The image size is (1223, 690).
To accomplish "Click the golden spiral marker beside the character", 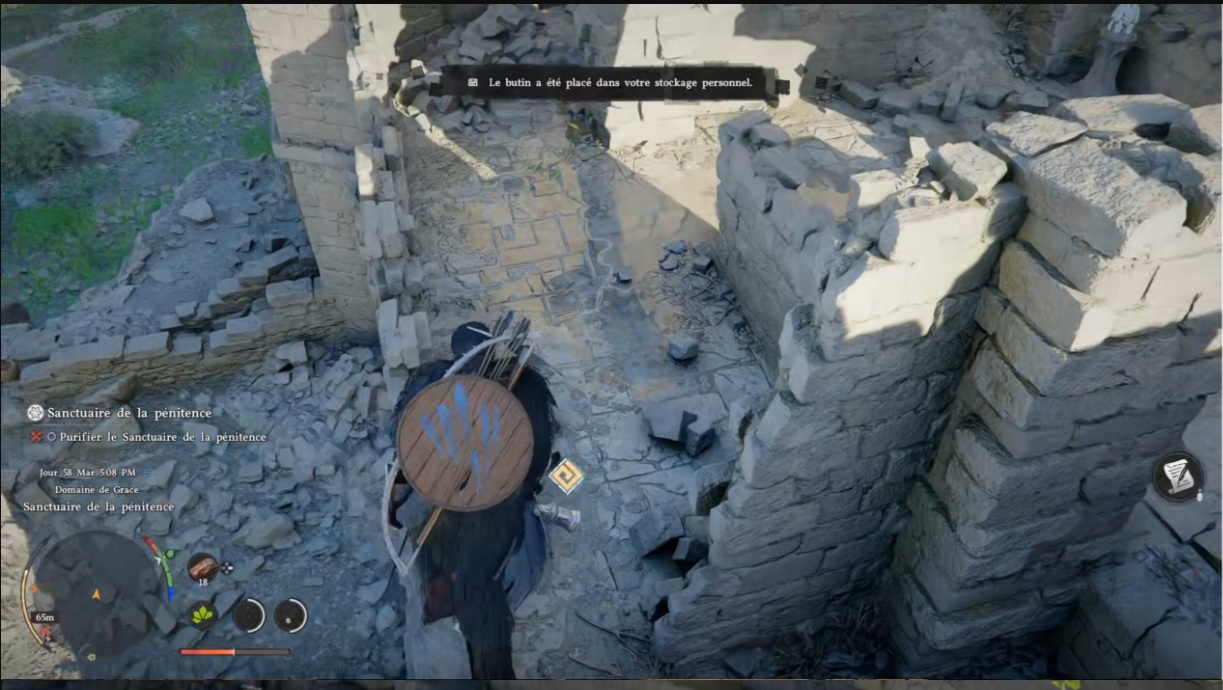I will click(x=566, y=475).
